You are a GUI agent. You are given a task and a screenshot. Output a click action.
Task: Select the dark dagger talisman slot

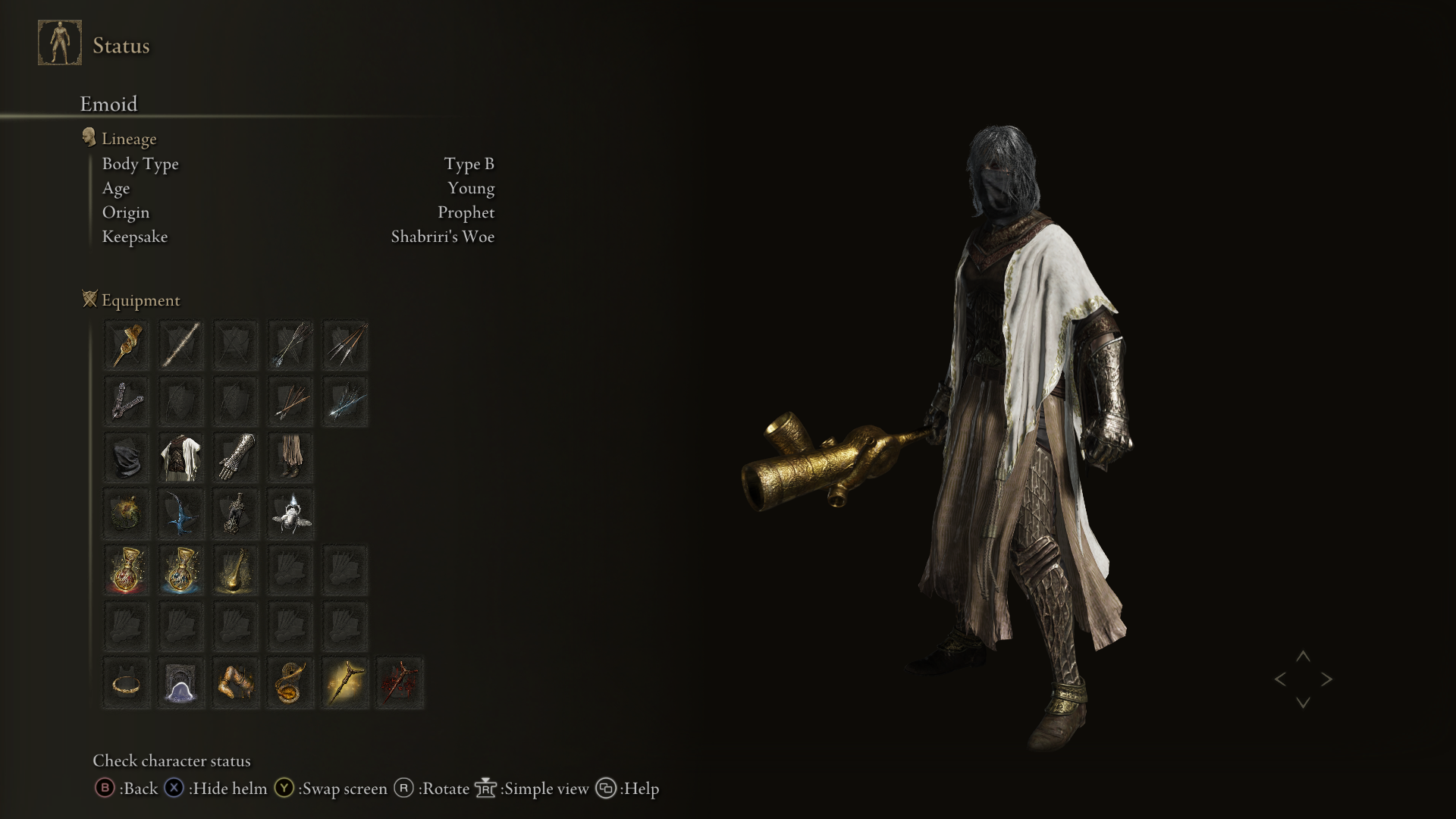[x=236, y=513]
